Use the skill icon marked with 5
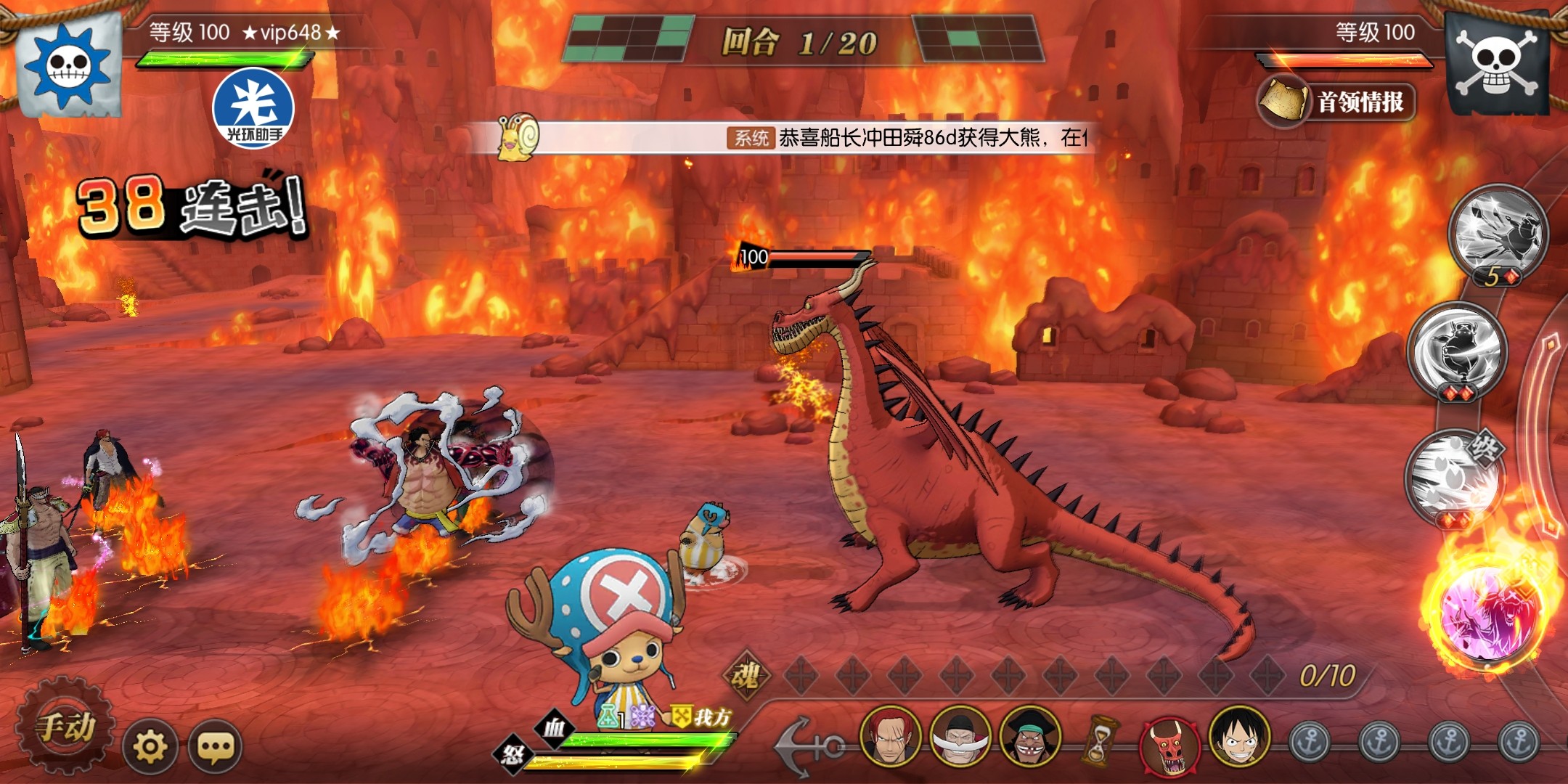 tap(1498, 232)
